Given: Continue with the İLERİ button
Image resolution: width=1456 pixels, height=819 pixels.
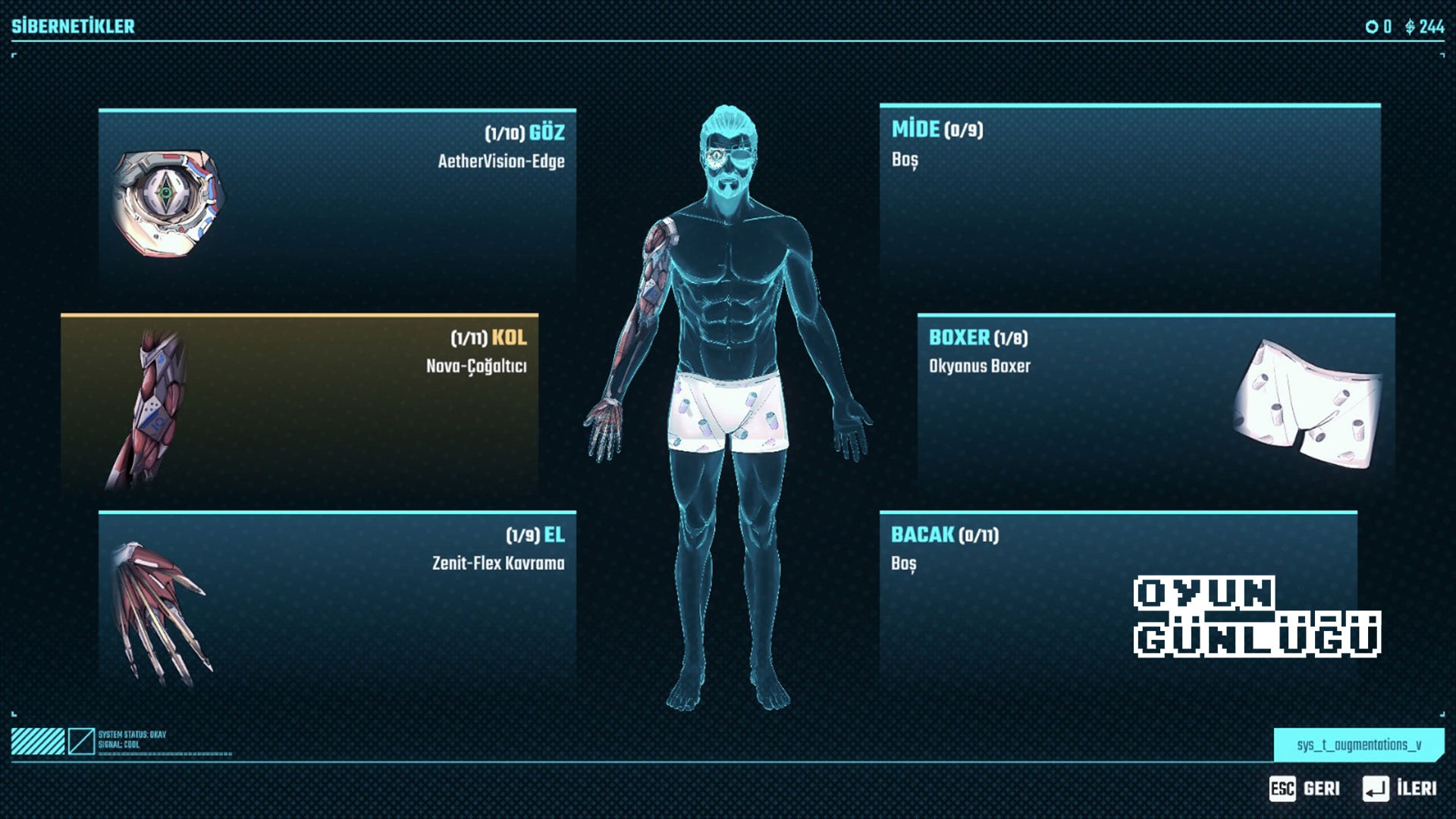Looking at the screenshot, I should 1400,789.
